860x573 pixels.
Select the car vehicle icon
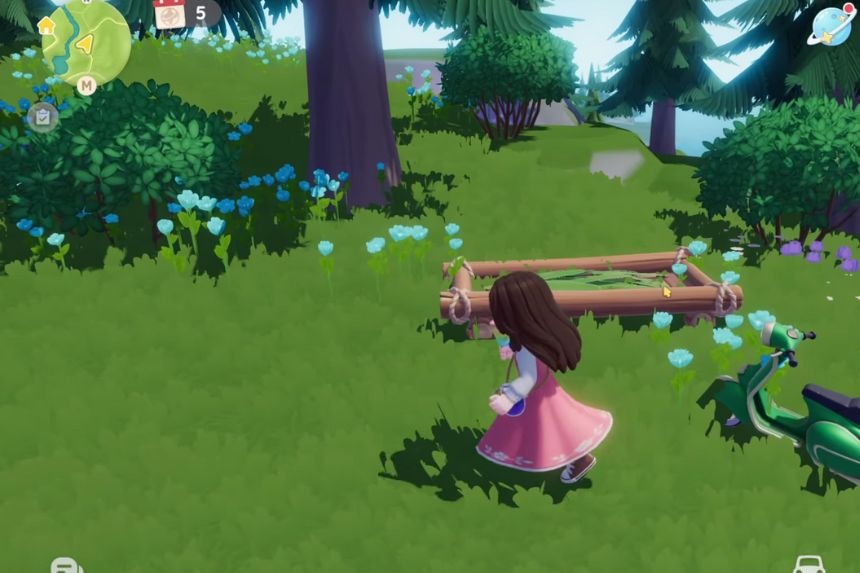tap(808, 565)
